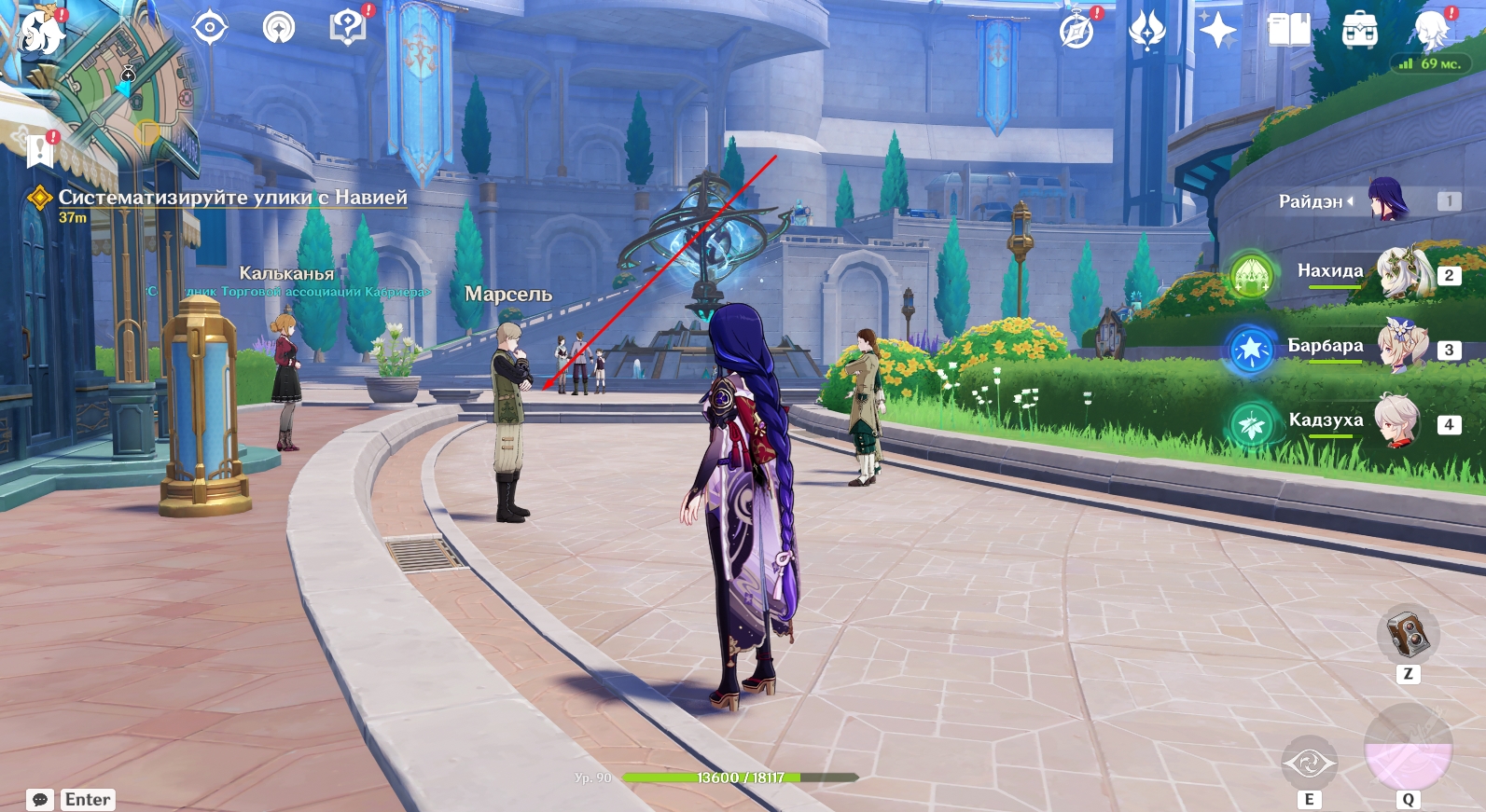Screen dimensions: 1486x812
Task: Open the inventory backpack
Action: click(1359, 31)
